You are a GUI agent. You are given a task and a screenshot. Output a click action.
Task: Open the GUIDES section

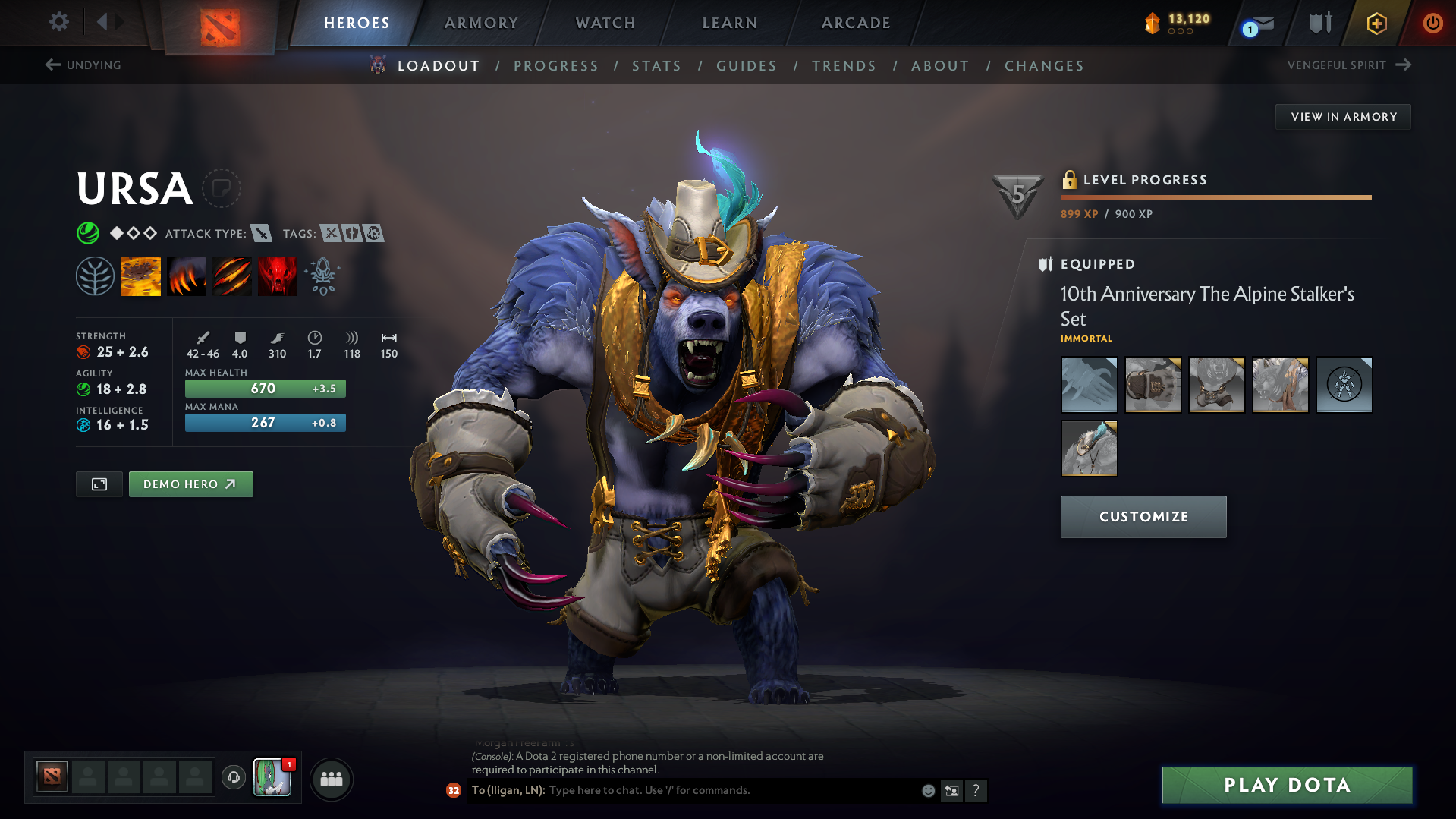coord(746,66)
